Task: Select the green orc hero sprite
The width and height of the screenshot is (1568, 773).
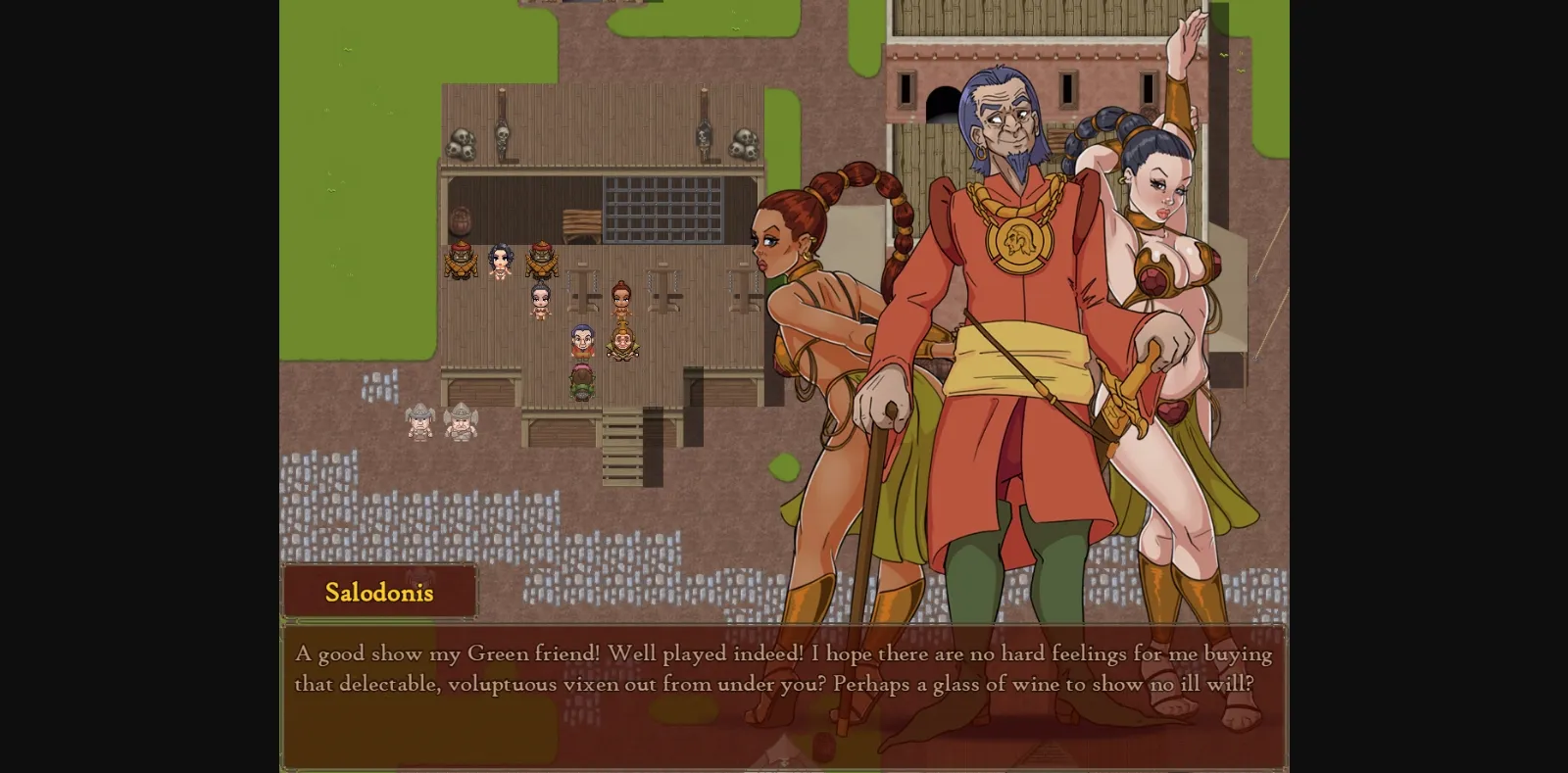Action: (582, 384)
